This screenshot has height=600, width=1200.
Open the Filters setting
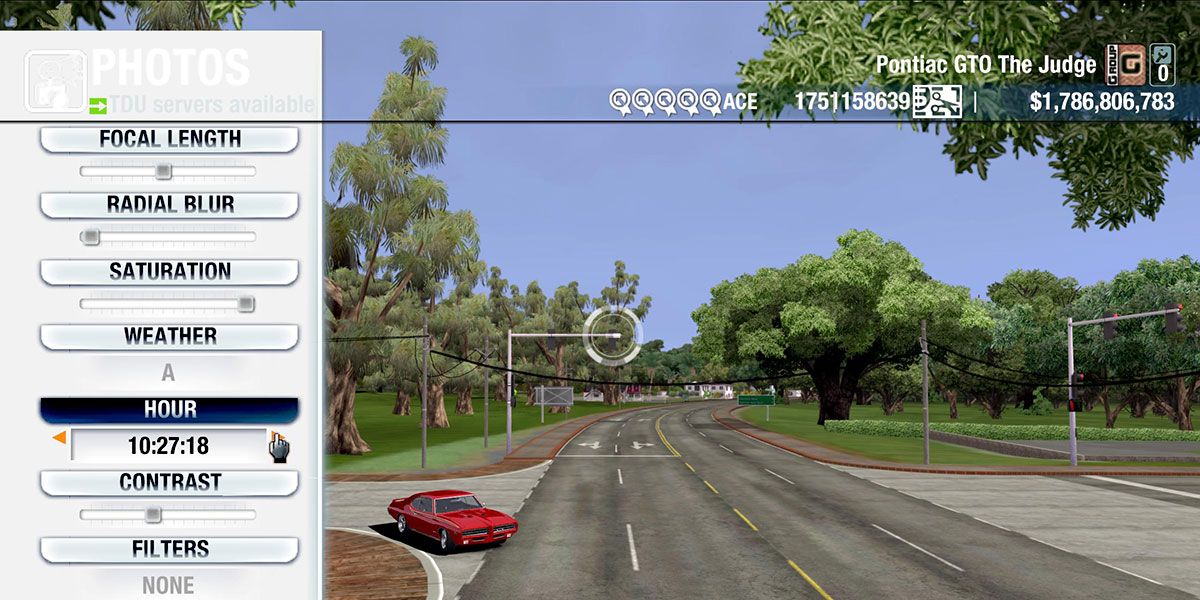169,549
